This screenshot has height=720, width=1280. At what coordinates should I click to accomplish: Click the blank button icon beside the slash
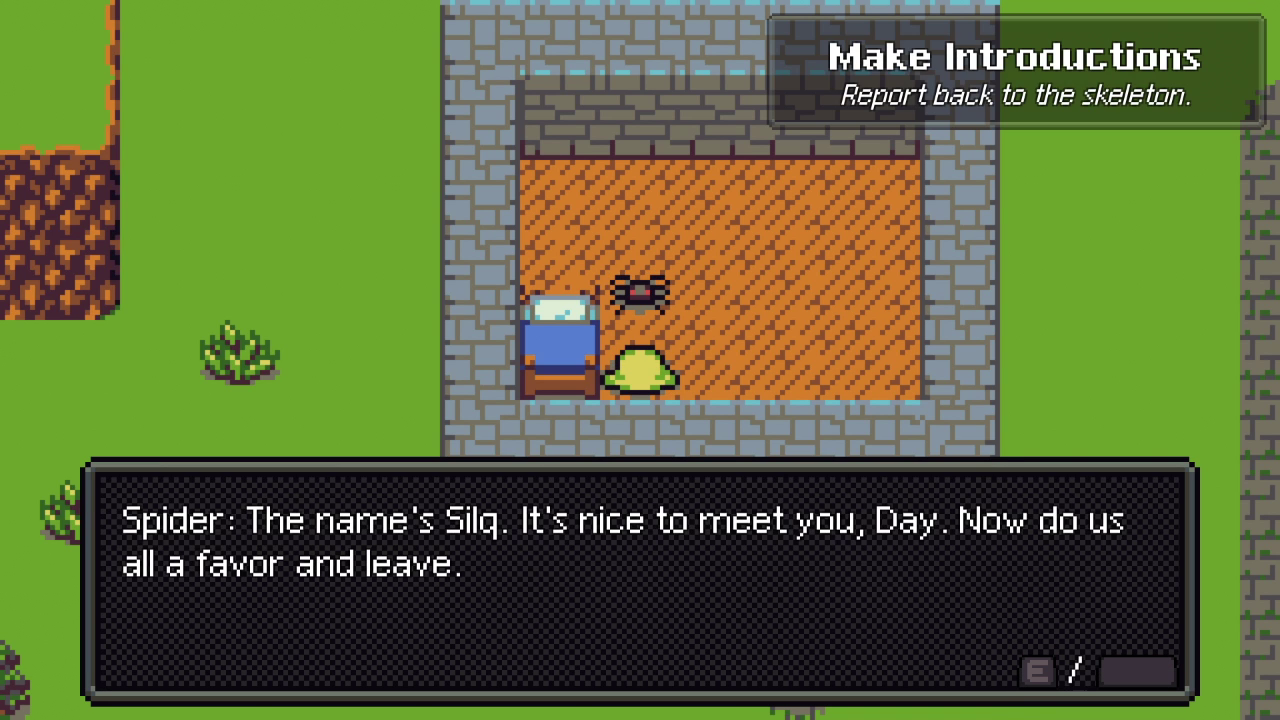(x=1140, y=671)
